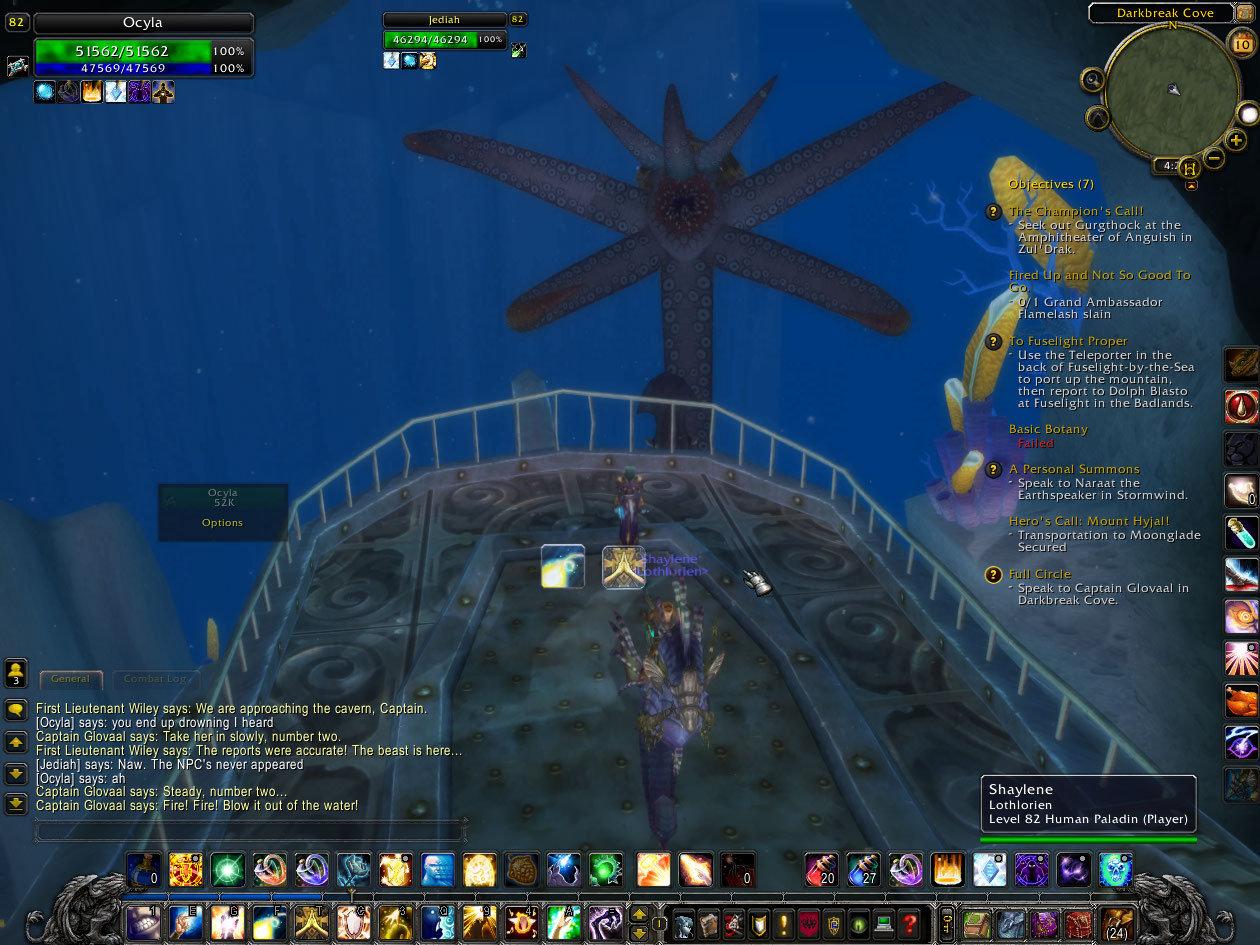Open the minimap tracking magnifier button
Screen dimensions: 1260x945
(1093, 80)
